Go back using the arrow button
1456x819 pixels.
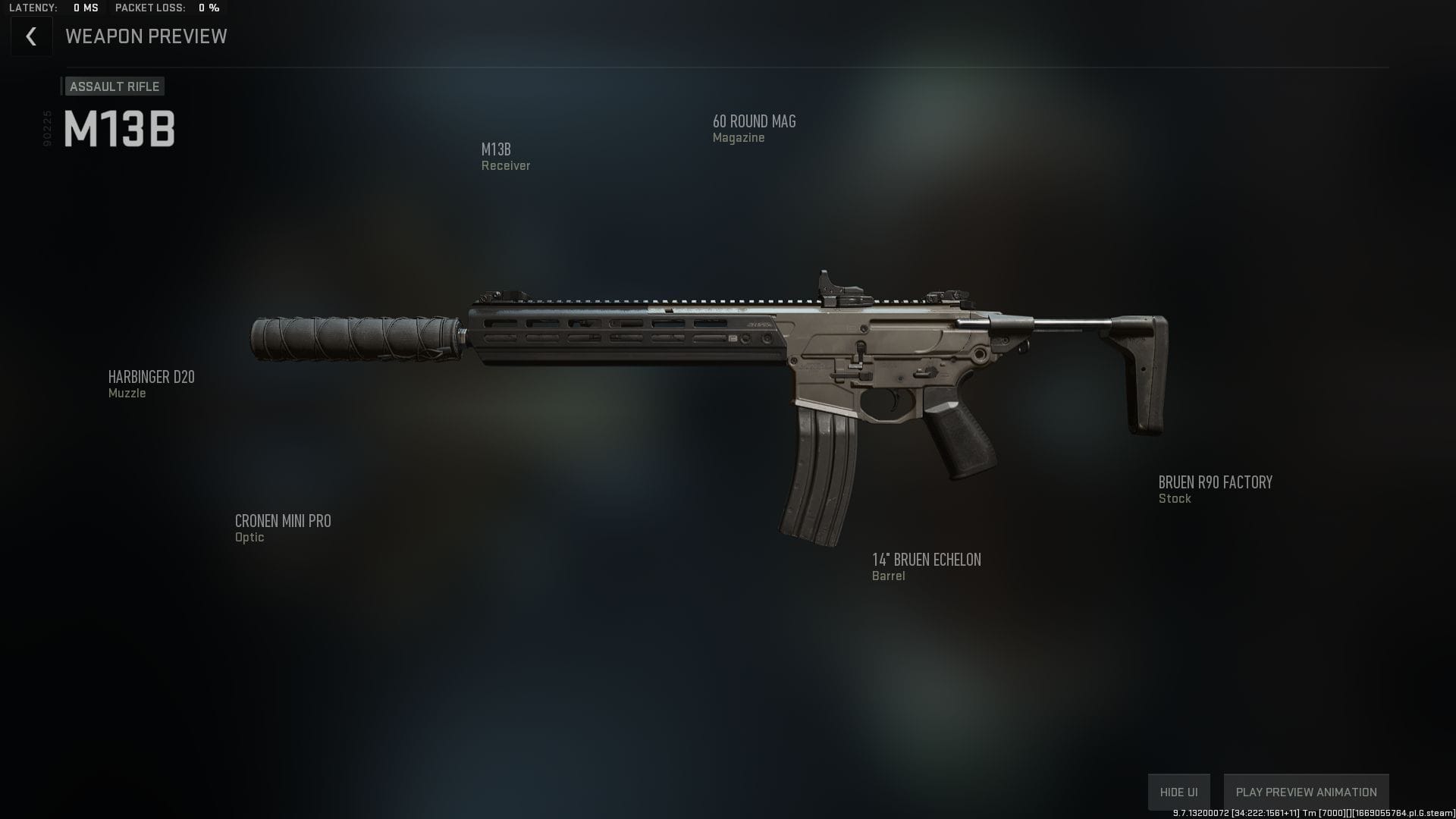pyautogui.click(x=31, y=36)
